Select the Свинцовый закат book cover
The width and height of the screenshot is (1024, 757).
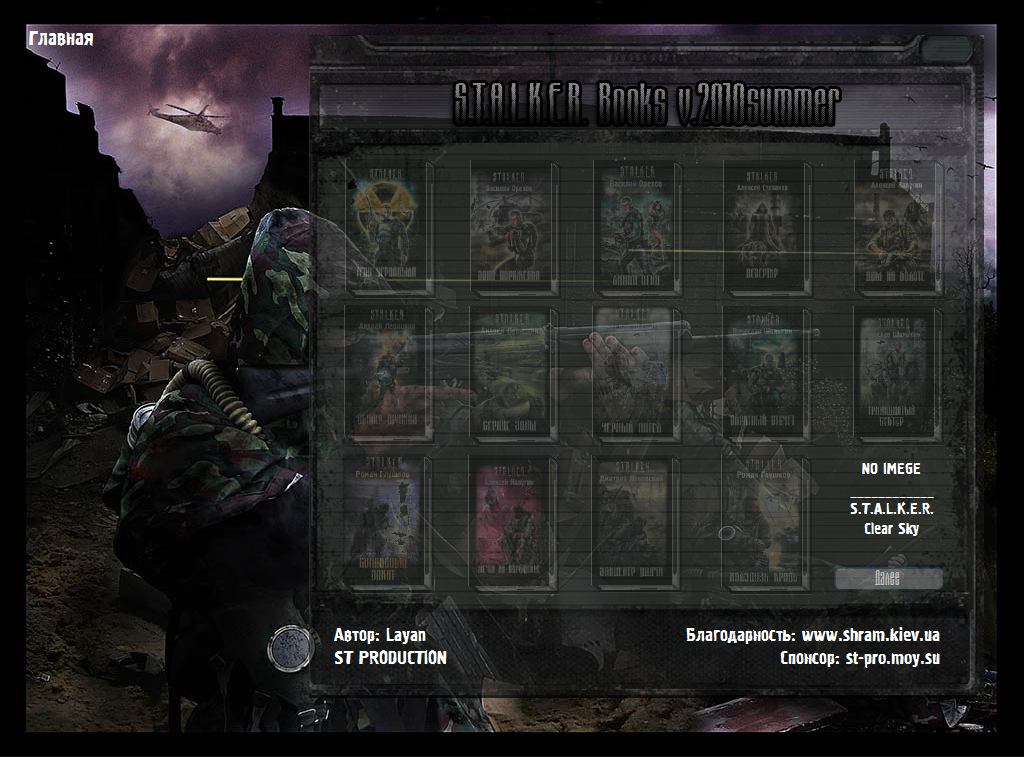(388, 522)
